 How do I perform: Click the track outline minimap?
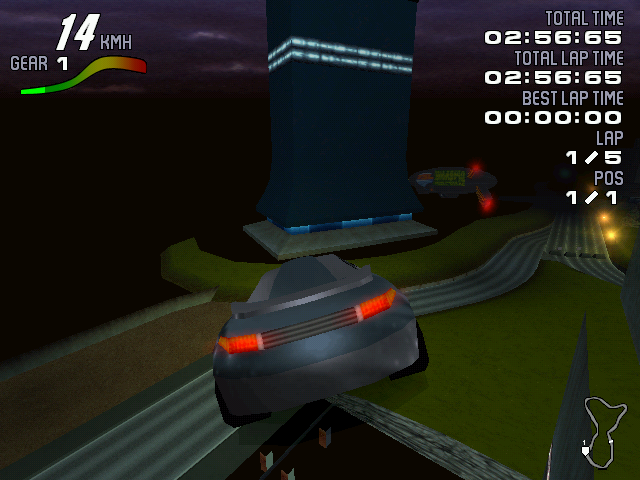(600, 431)
